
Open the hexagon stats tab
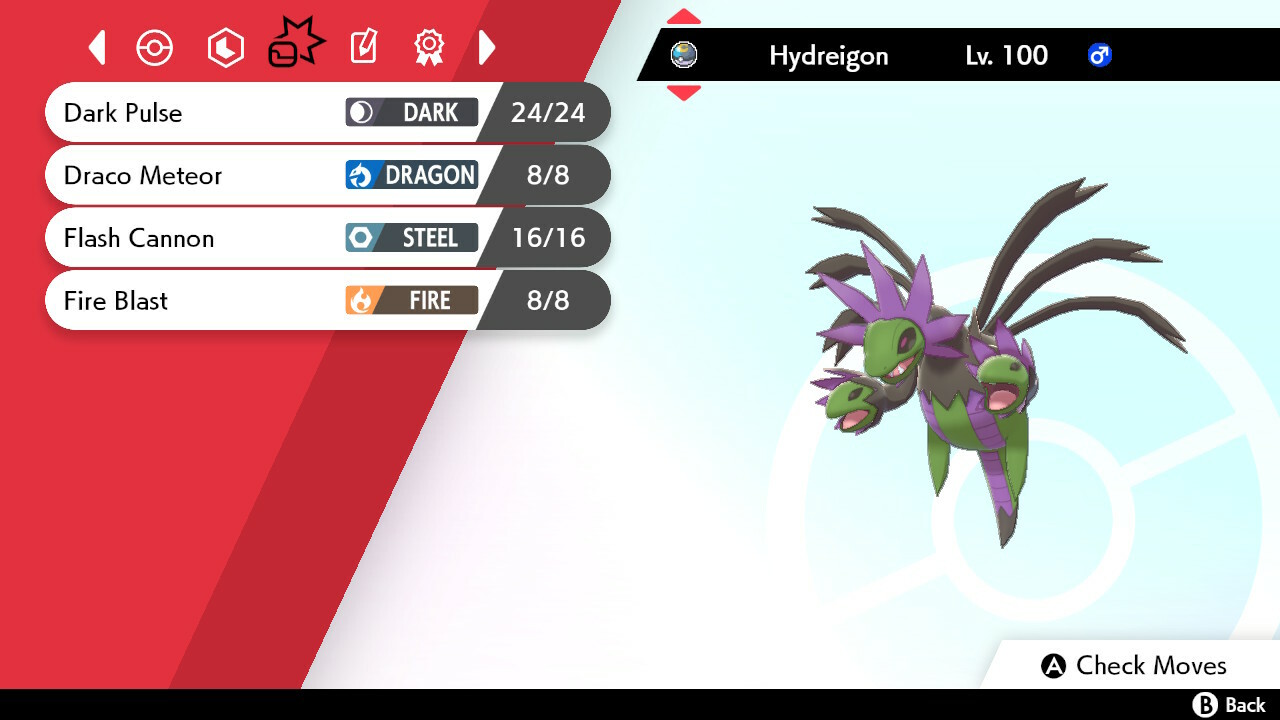[225, 48]
